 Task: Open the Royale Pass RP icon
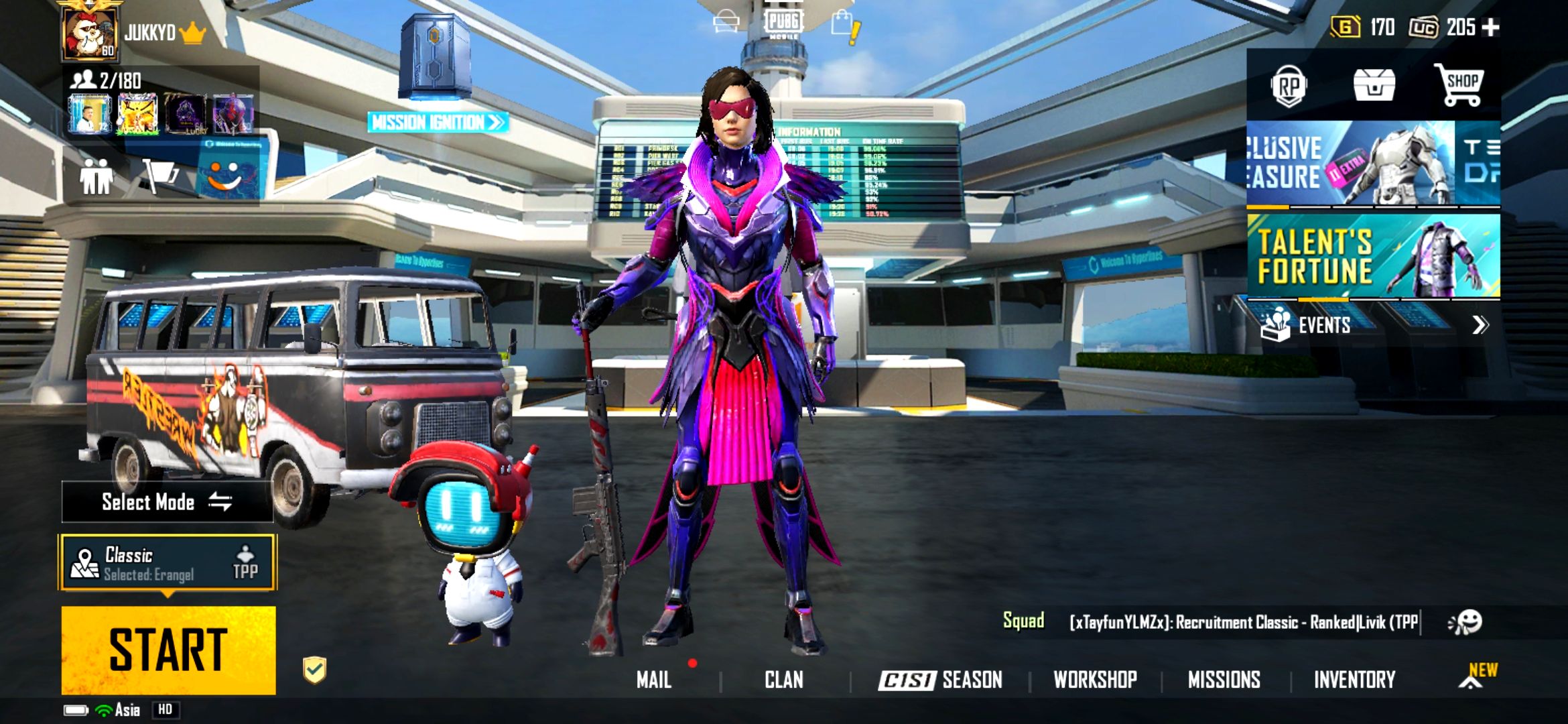pyautogui.click(x=1289, y=86)
